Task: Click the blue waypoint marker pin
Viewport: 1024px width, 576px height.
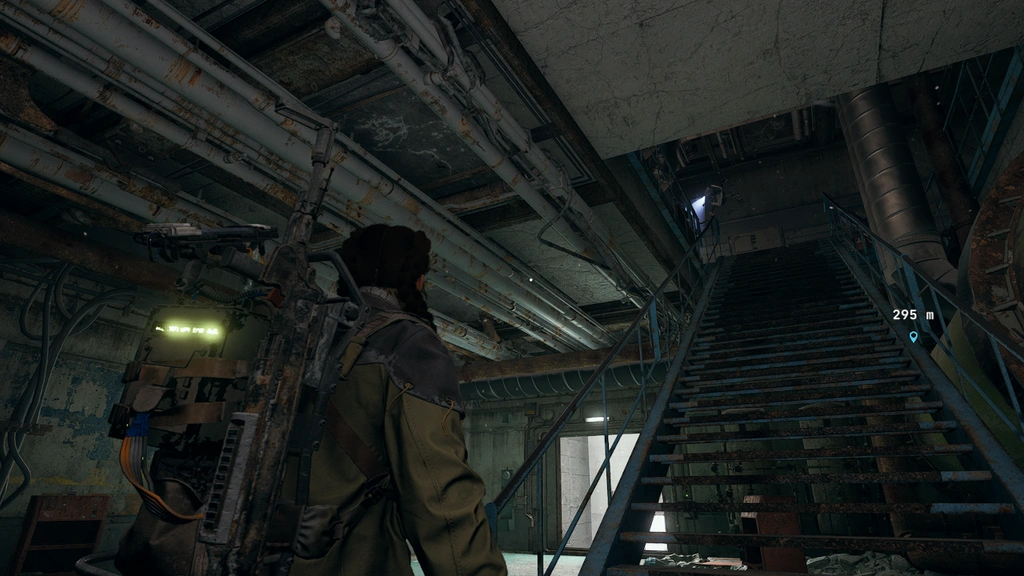Action: (913, 337)
